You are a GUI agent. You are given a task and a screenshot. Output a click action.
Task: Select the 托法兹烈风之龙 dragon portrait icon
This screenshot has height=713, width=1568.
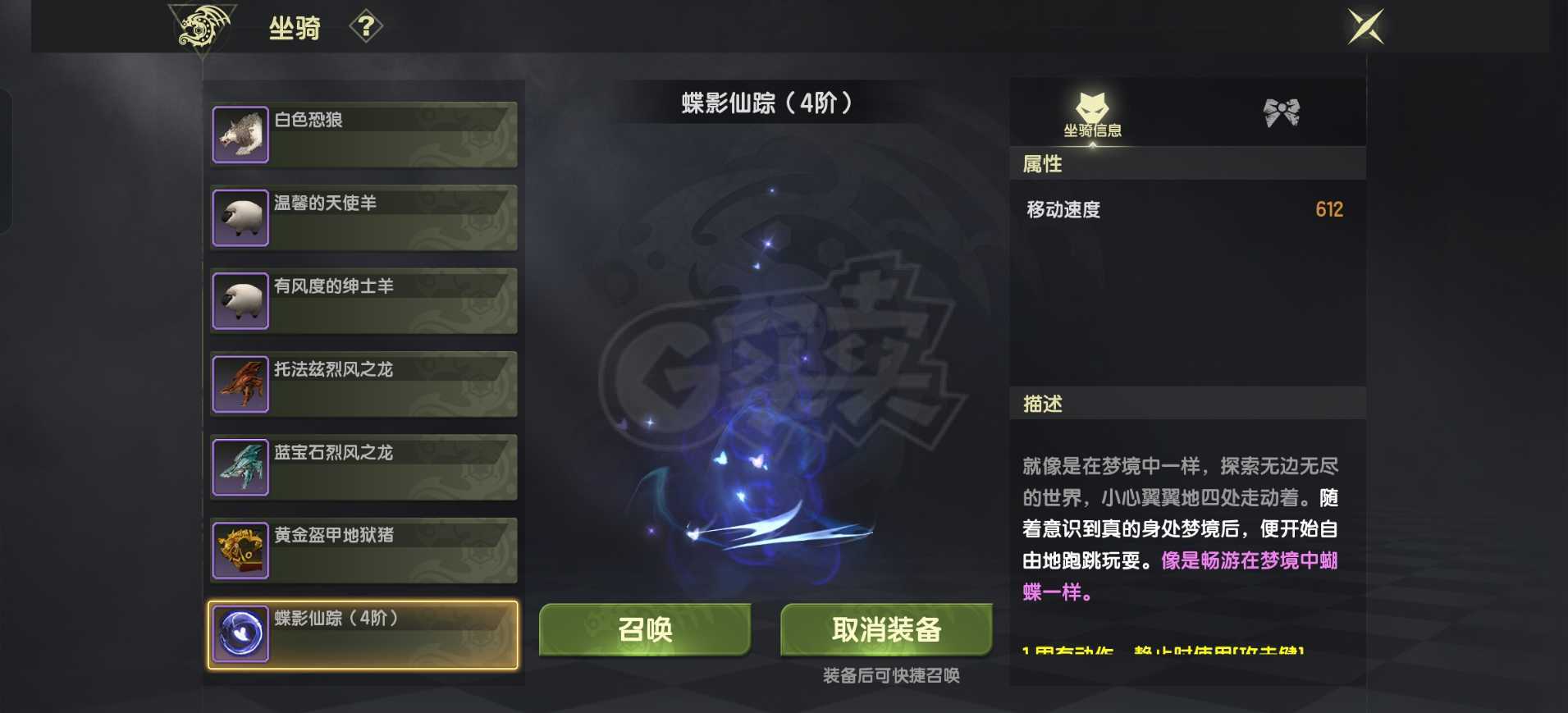(240, 382)
